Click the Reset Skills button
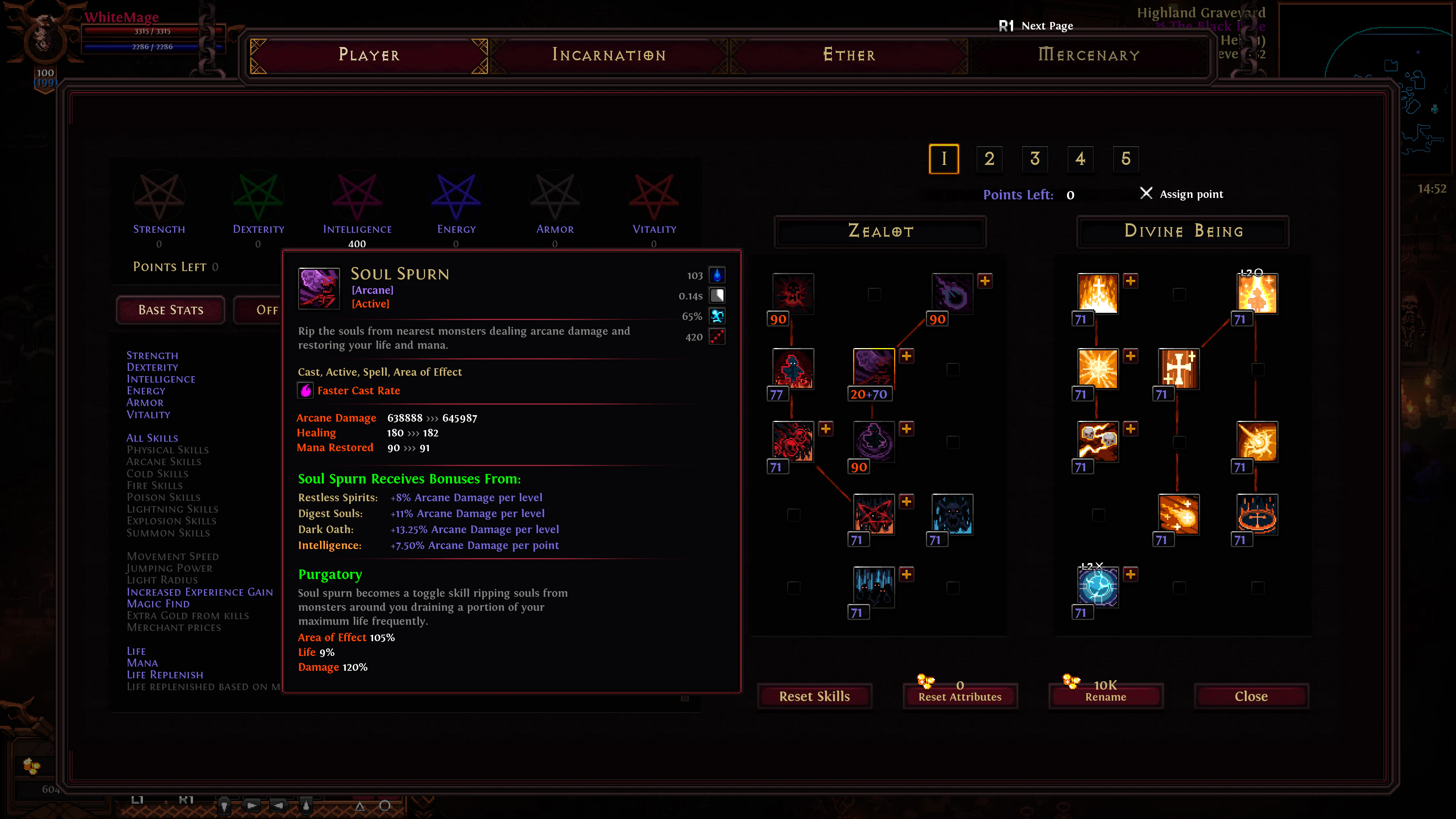The height and width of the screenshot is (819, 1456). (x=814, y=696)
